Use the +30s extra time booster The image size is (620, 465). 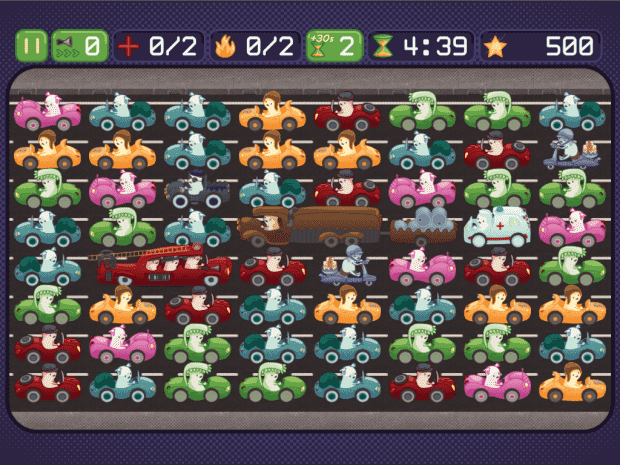point(334,45)
